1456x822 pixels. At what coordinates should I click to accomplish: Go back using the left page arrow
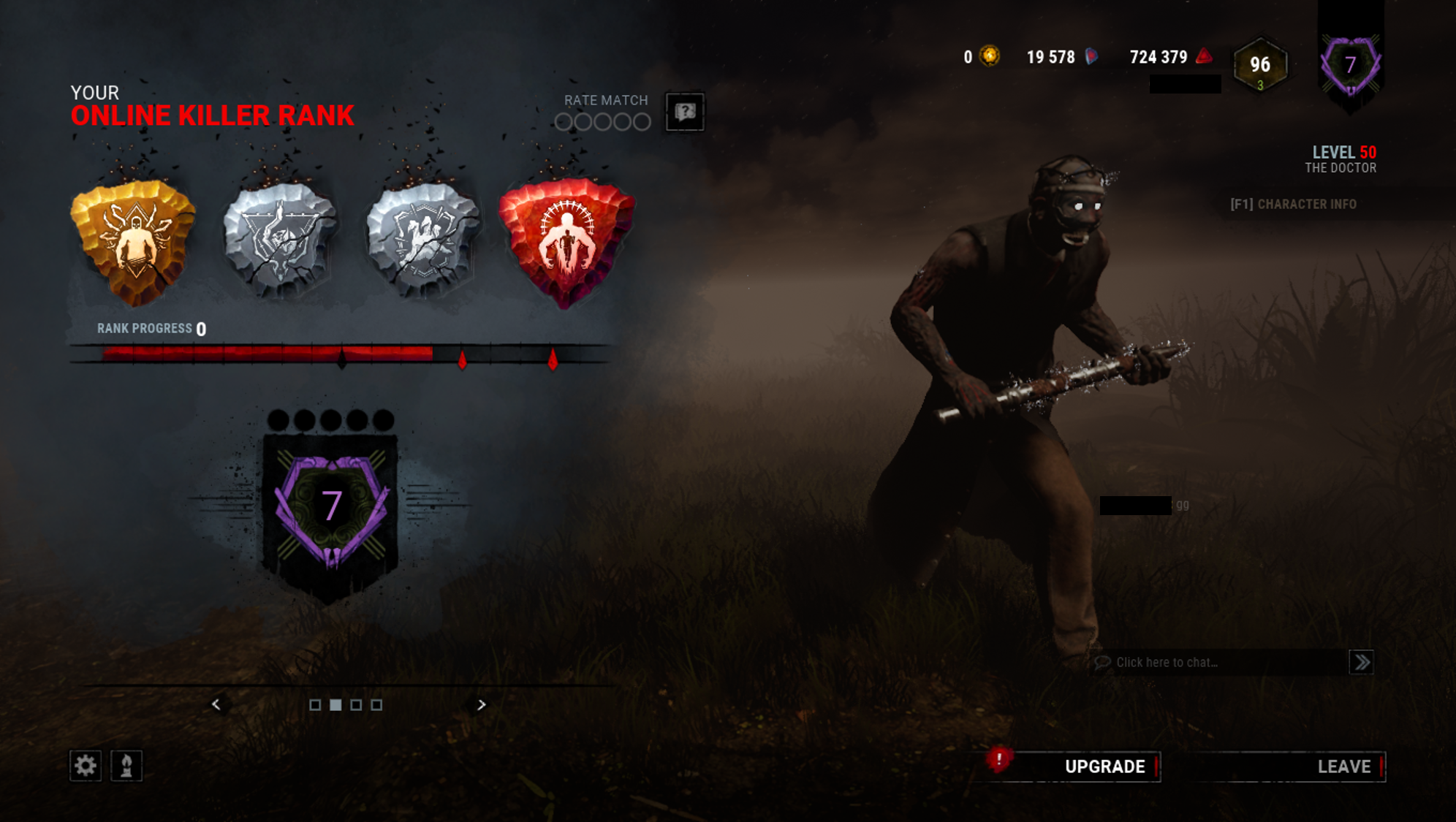point(216,705)
